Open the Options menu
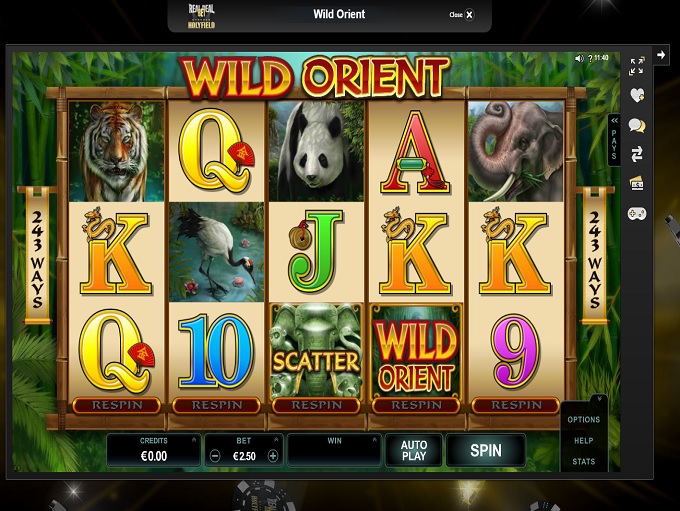This screenshot has height=511, width=680. click(584, 420)
